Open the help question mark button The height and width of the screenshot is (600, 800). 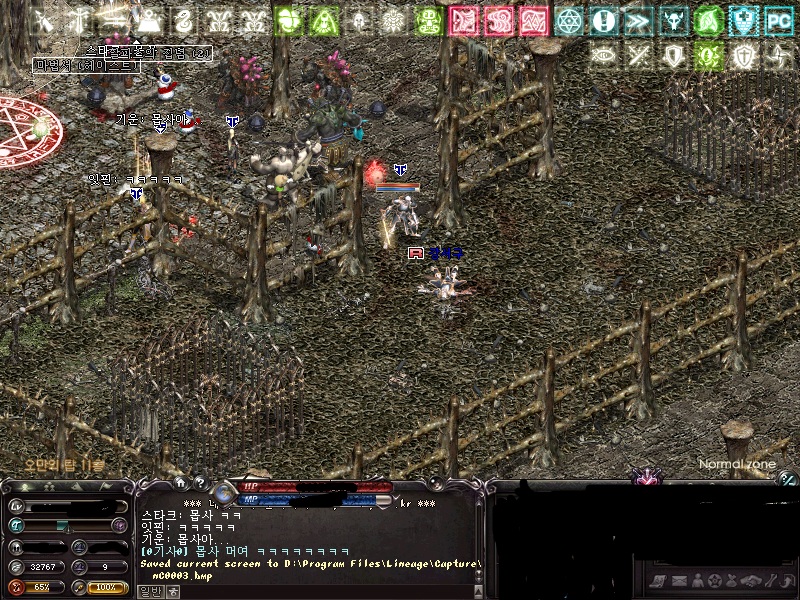coord(199,482)
